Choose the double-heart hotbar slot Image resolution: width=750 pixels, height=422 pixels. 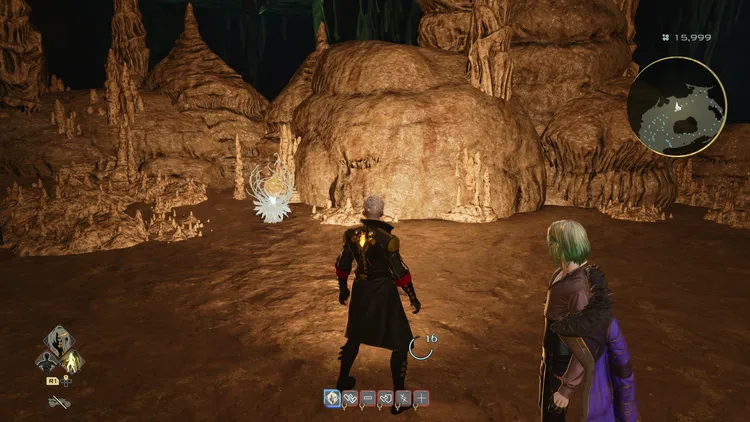click(350, 398)
